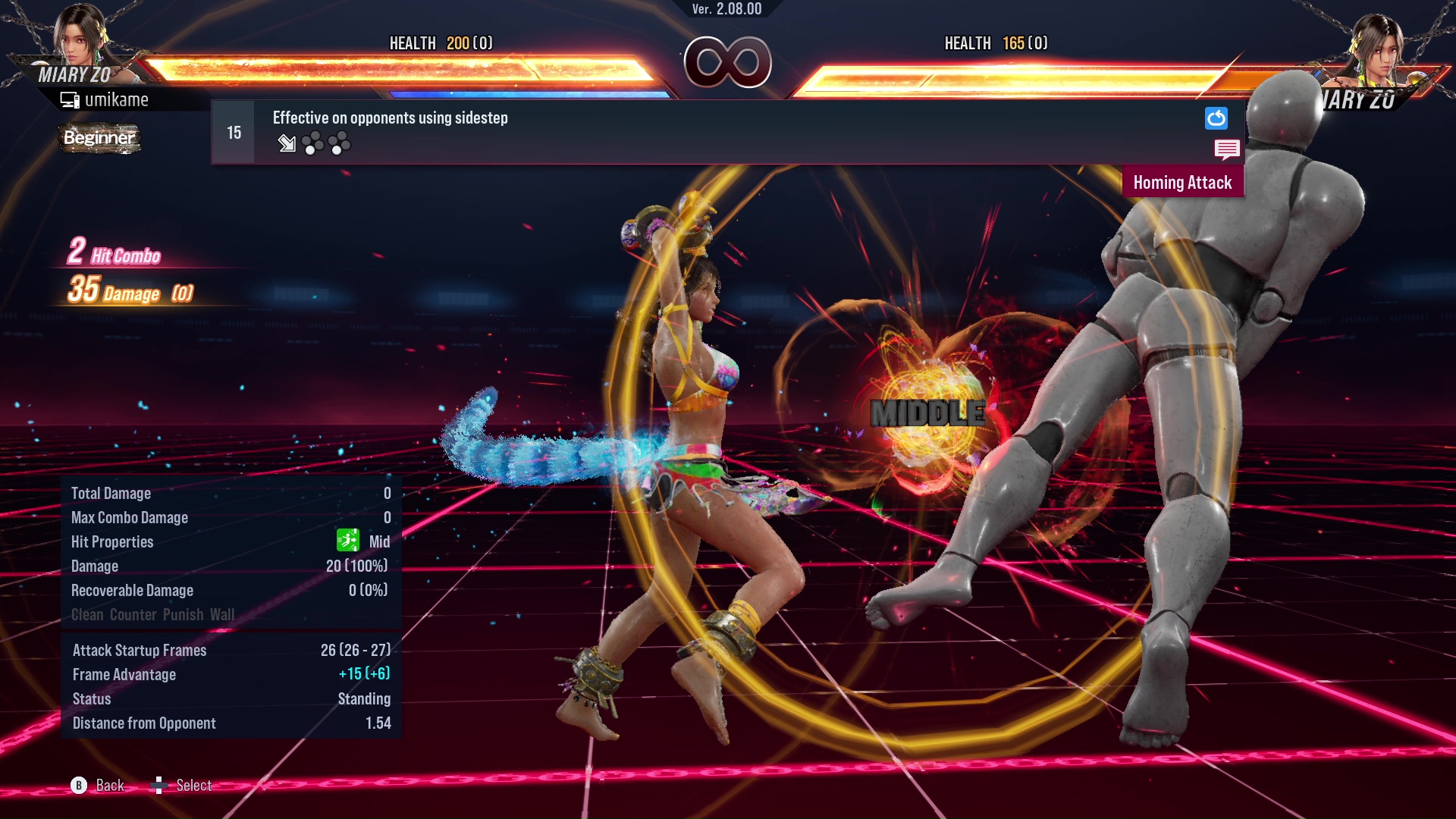
Task: Click the second button-cluster input notation icon
Action: click(340, 144)
